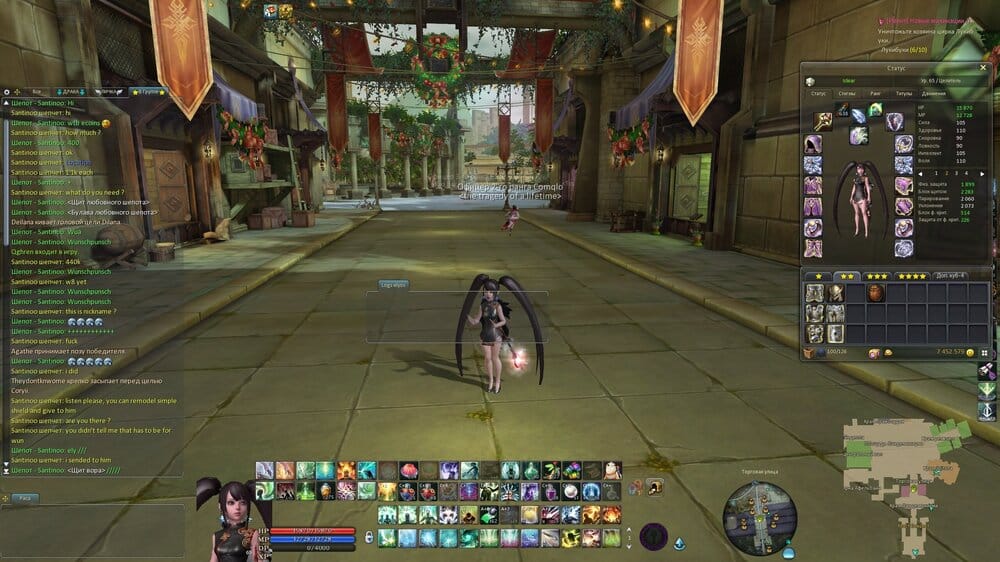Open chat settings gear icon
This screenshot has height=562, width=1000.
[x=7, y=91]
